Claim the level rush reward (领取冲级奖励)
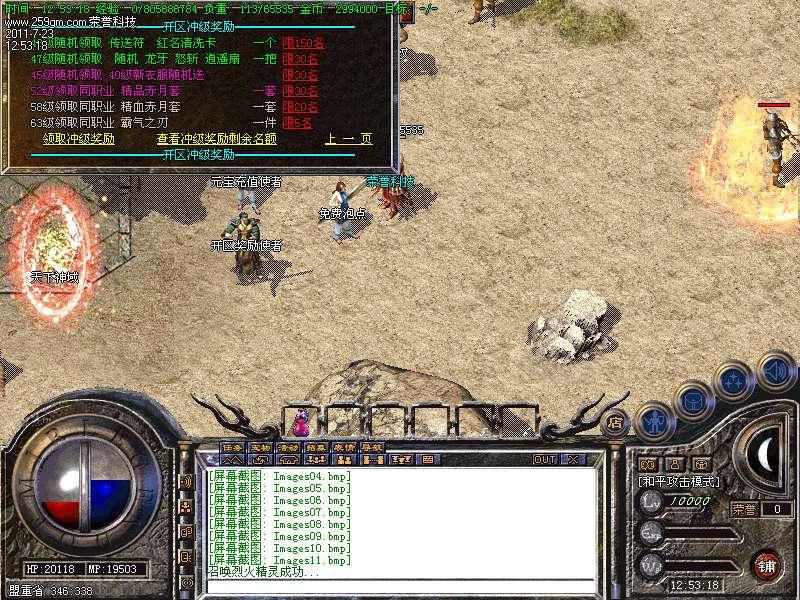The width and height of the screenshot is (800, 600). pyautogui.click(x=79, y=139)
